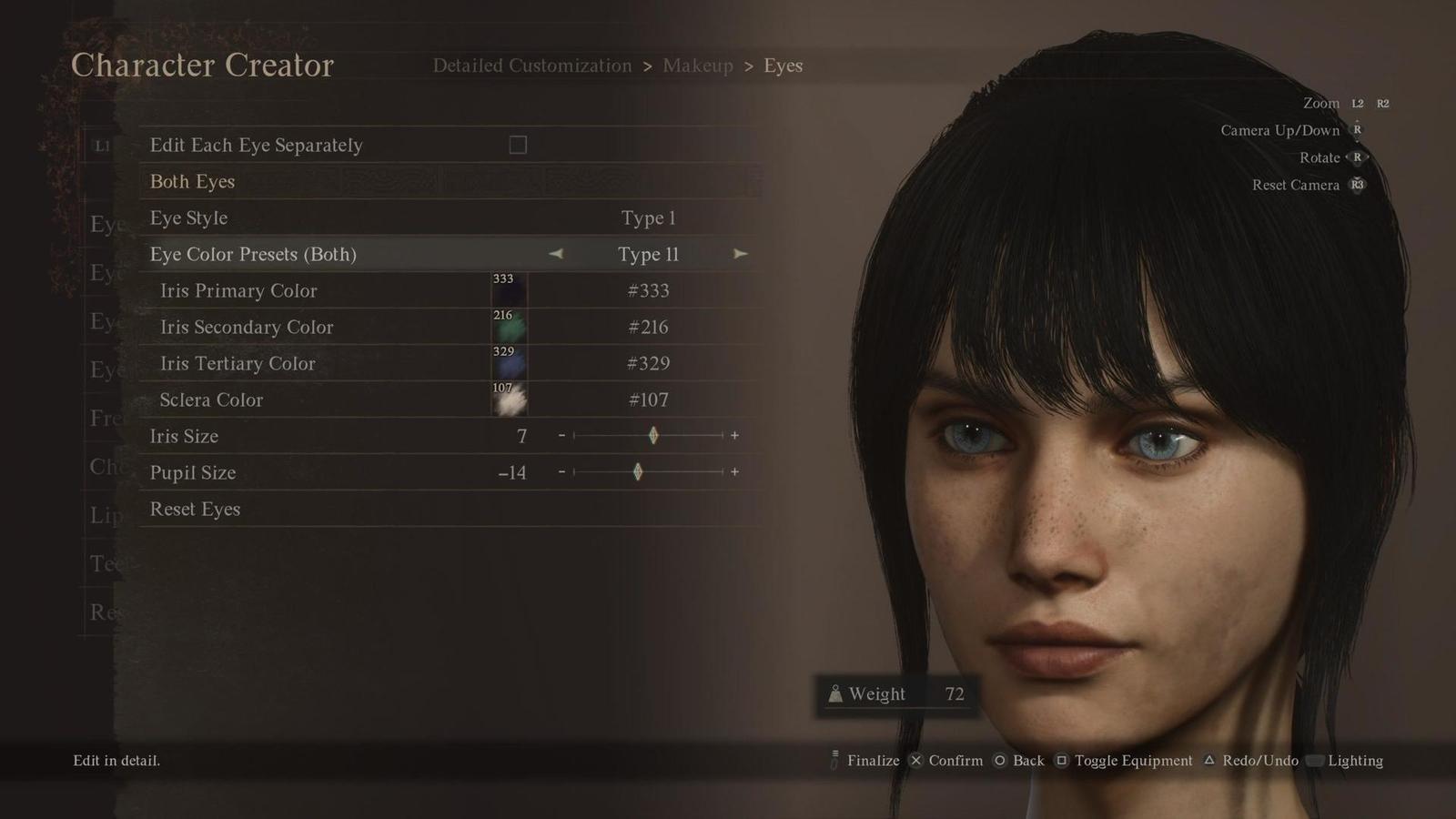Open the Eye Style option
Screen dimensions: 1456x819
(189, 217)
